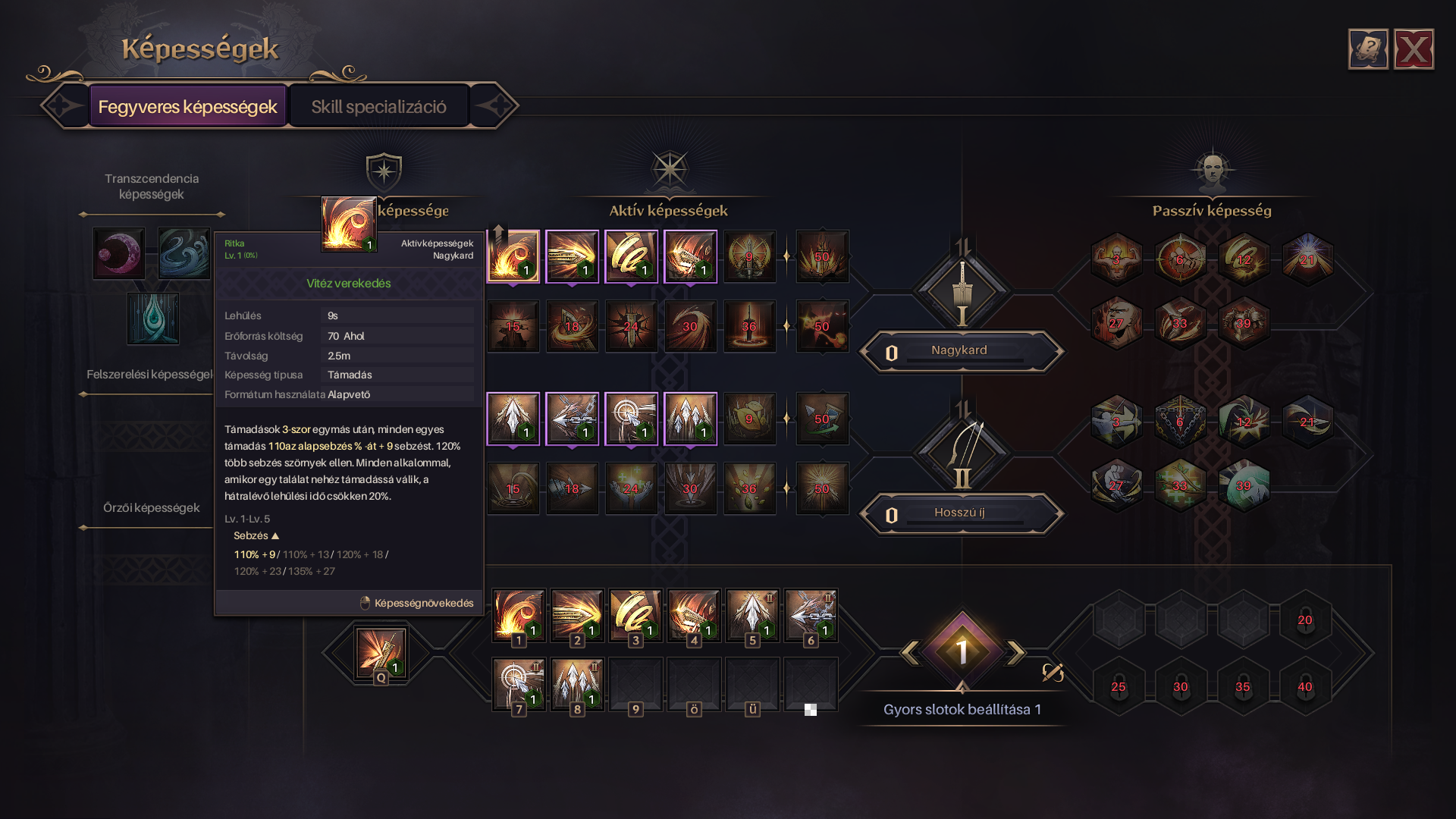
Task: Choose the blue wave transcendence skill
Action: [184, 253]
